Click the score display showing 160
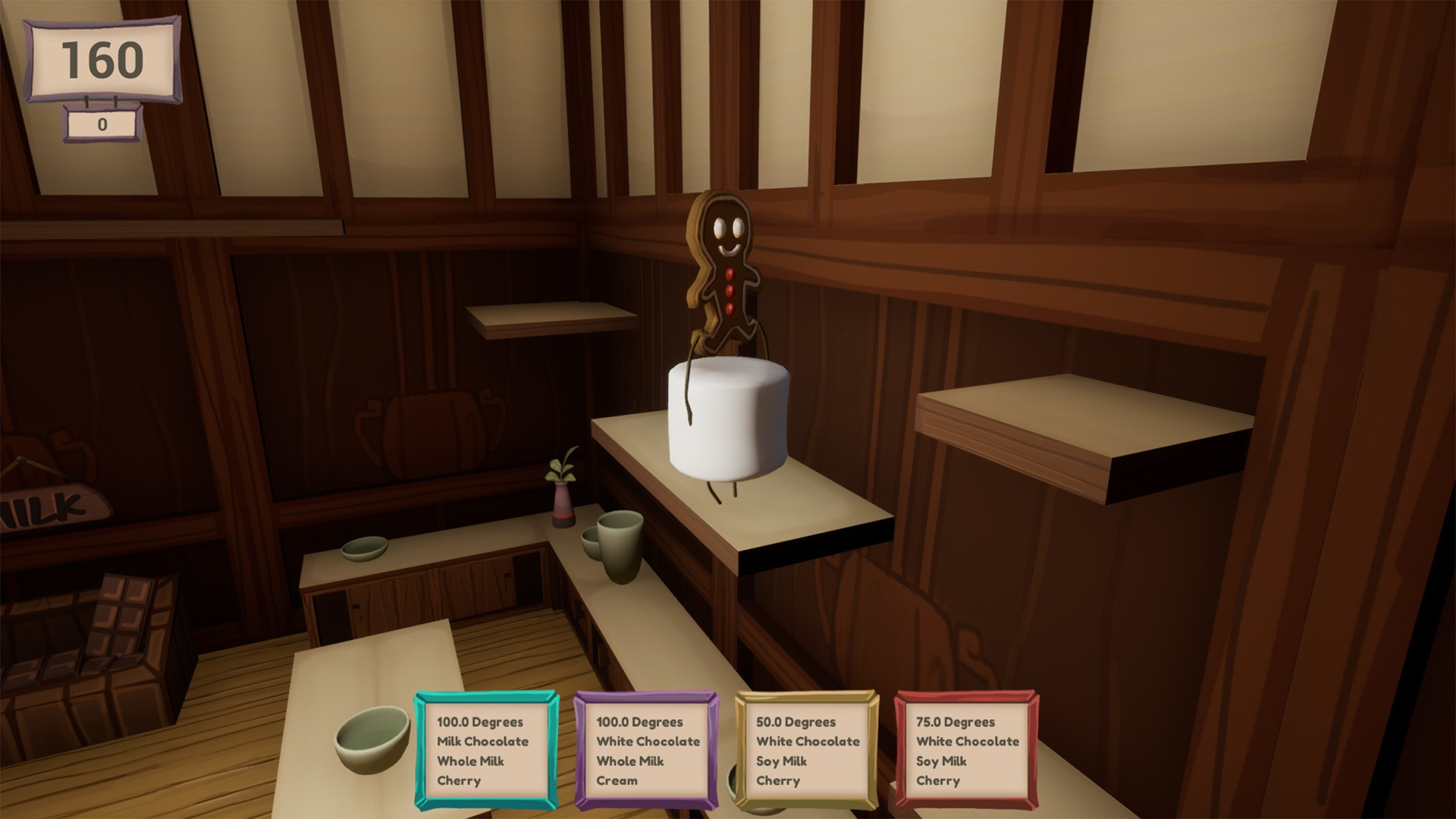 (x=104, y=58)
